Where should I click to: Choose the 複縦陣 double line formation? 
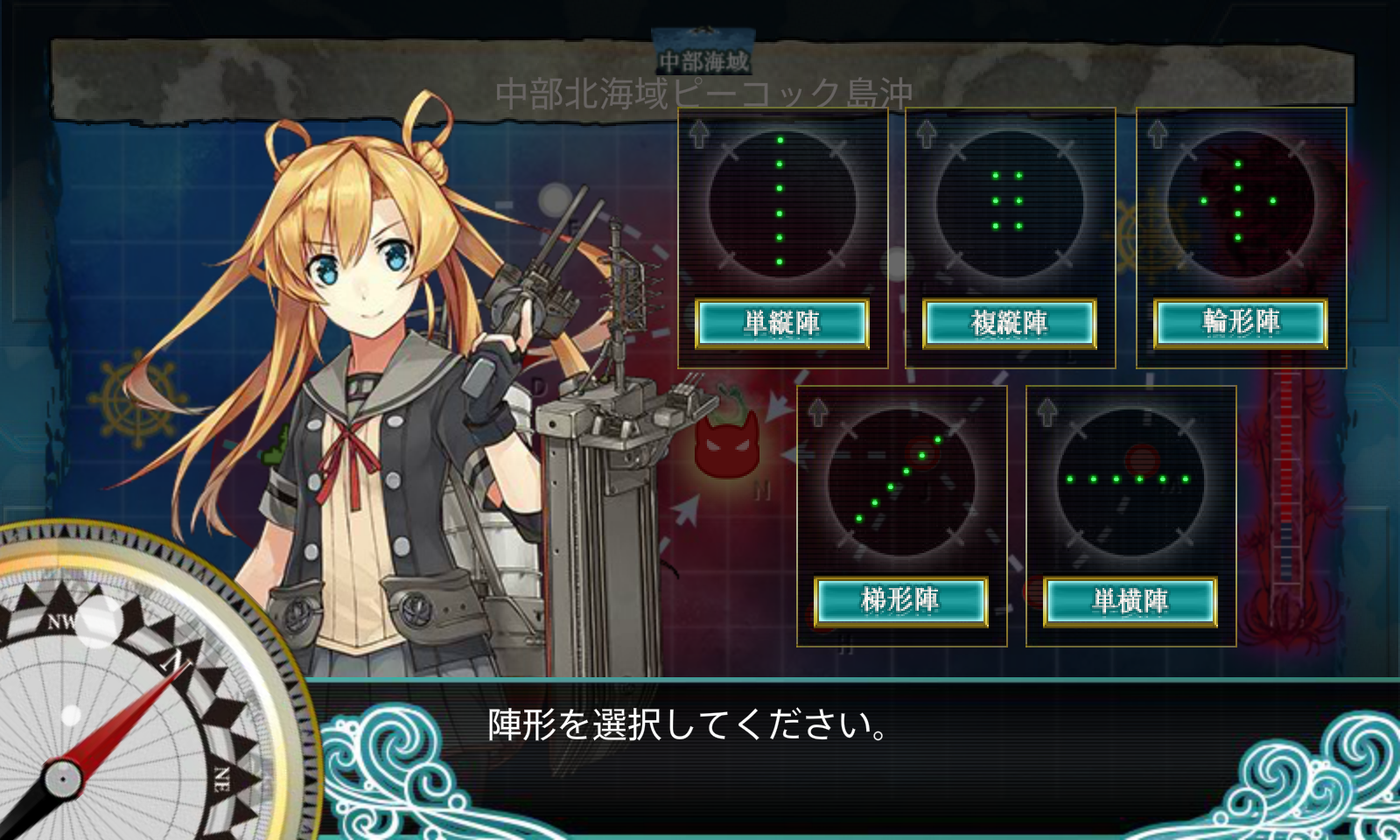(1009, 324)
